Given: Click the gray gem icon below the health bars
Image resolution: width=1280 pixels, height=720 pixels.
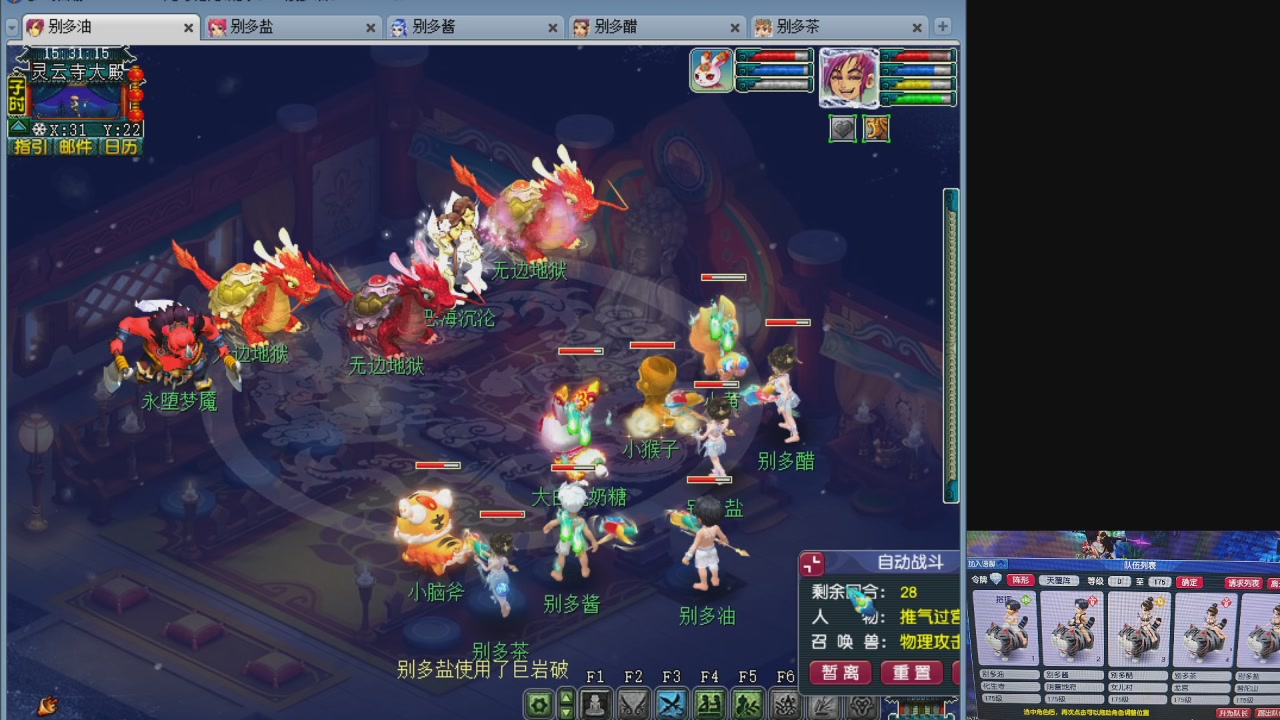Looking at the screenshot, I should (843, 128).
